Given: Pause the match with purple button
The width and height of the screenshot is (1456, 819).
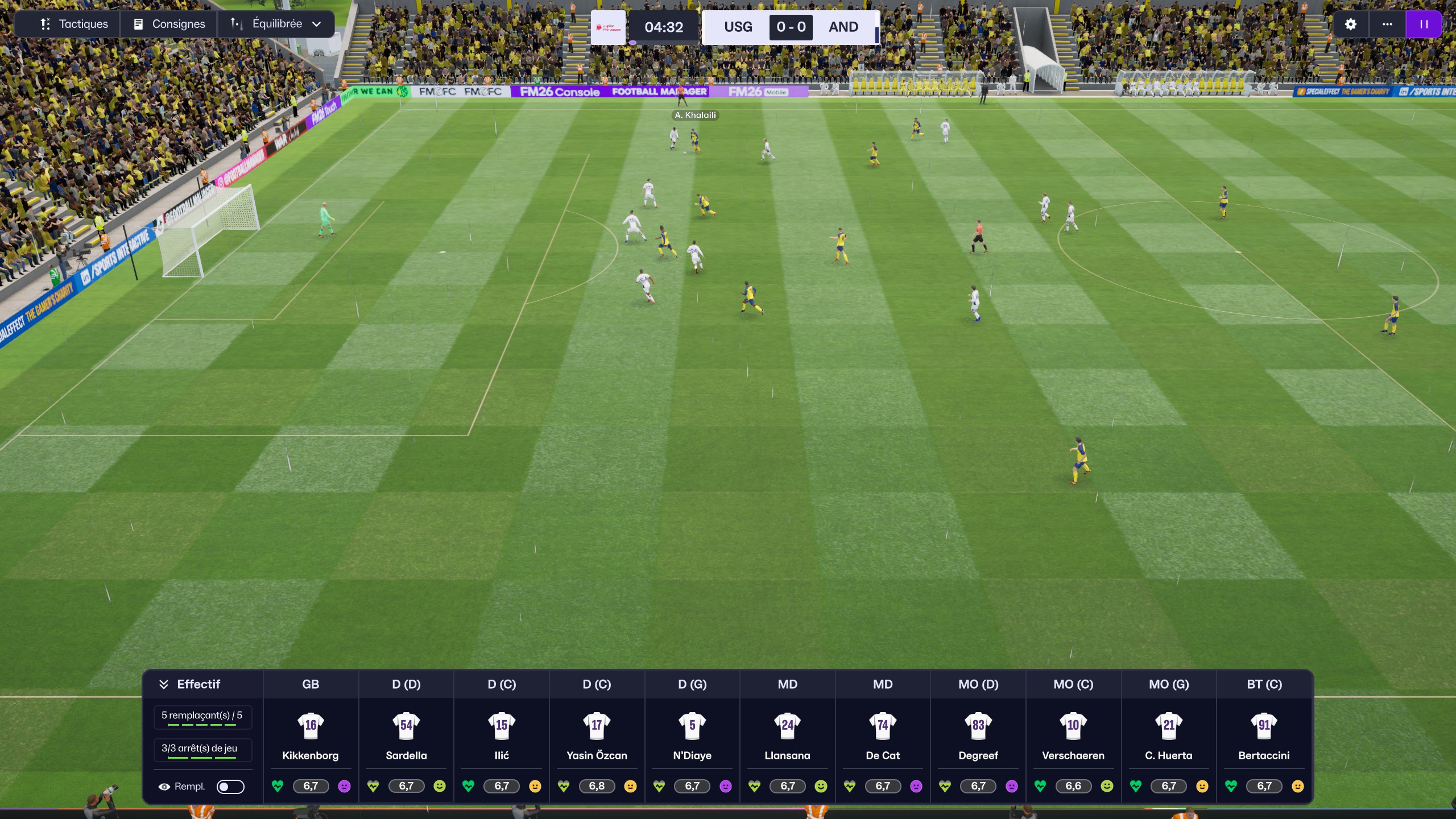Looking at the screenshot, I should click(1424, 24).
